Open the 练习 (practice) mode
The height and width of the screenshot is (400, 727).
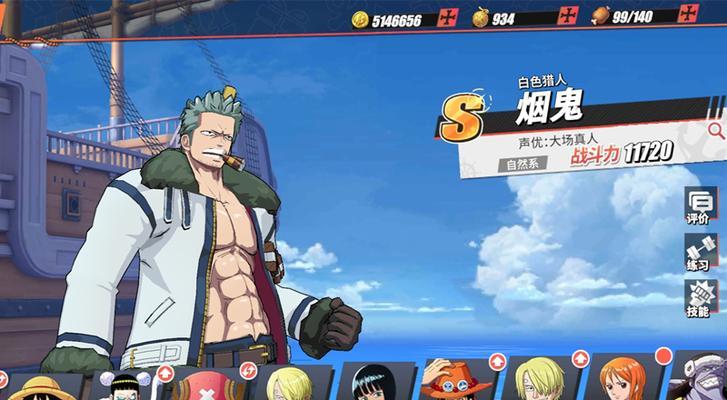click(697, 252)
